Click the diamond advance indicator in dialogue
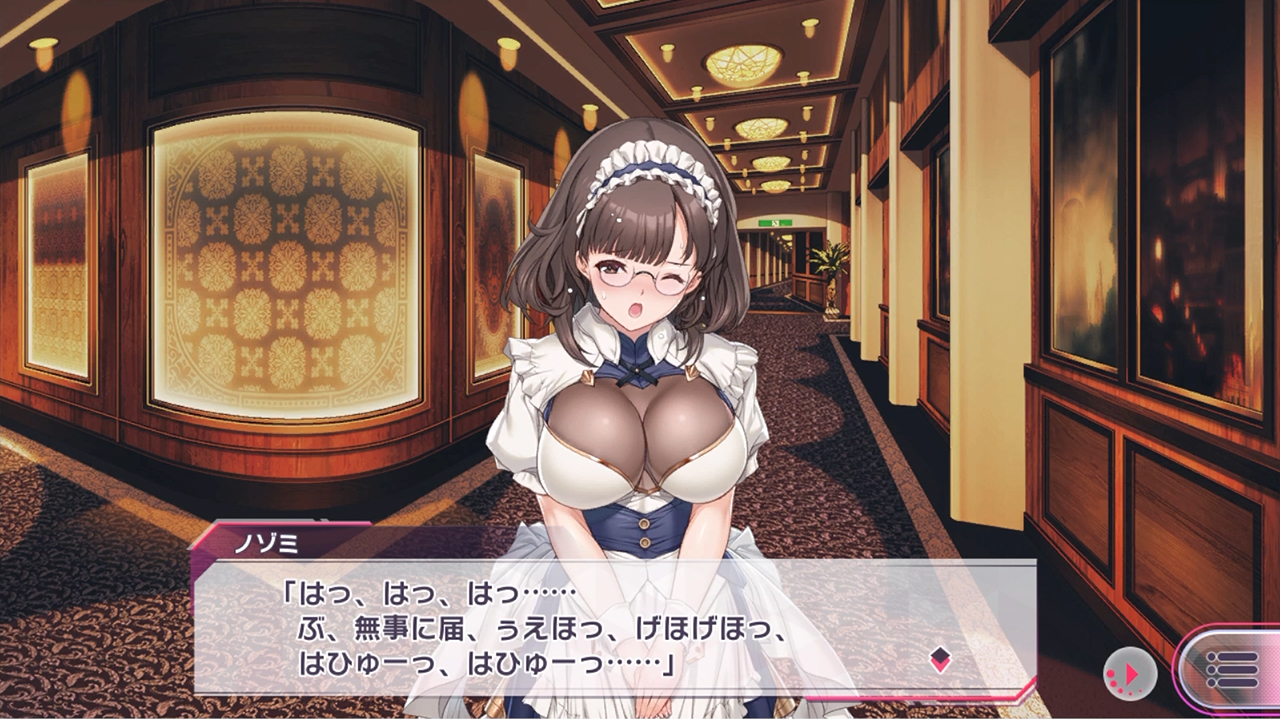The image size is (1280, 719). tap(940, 659)
